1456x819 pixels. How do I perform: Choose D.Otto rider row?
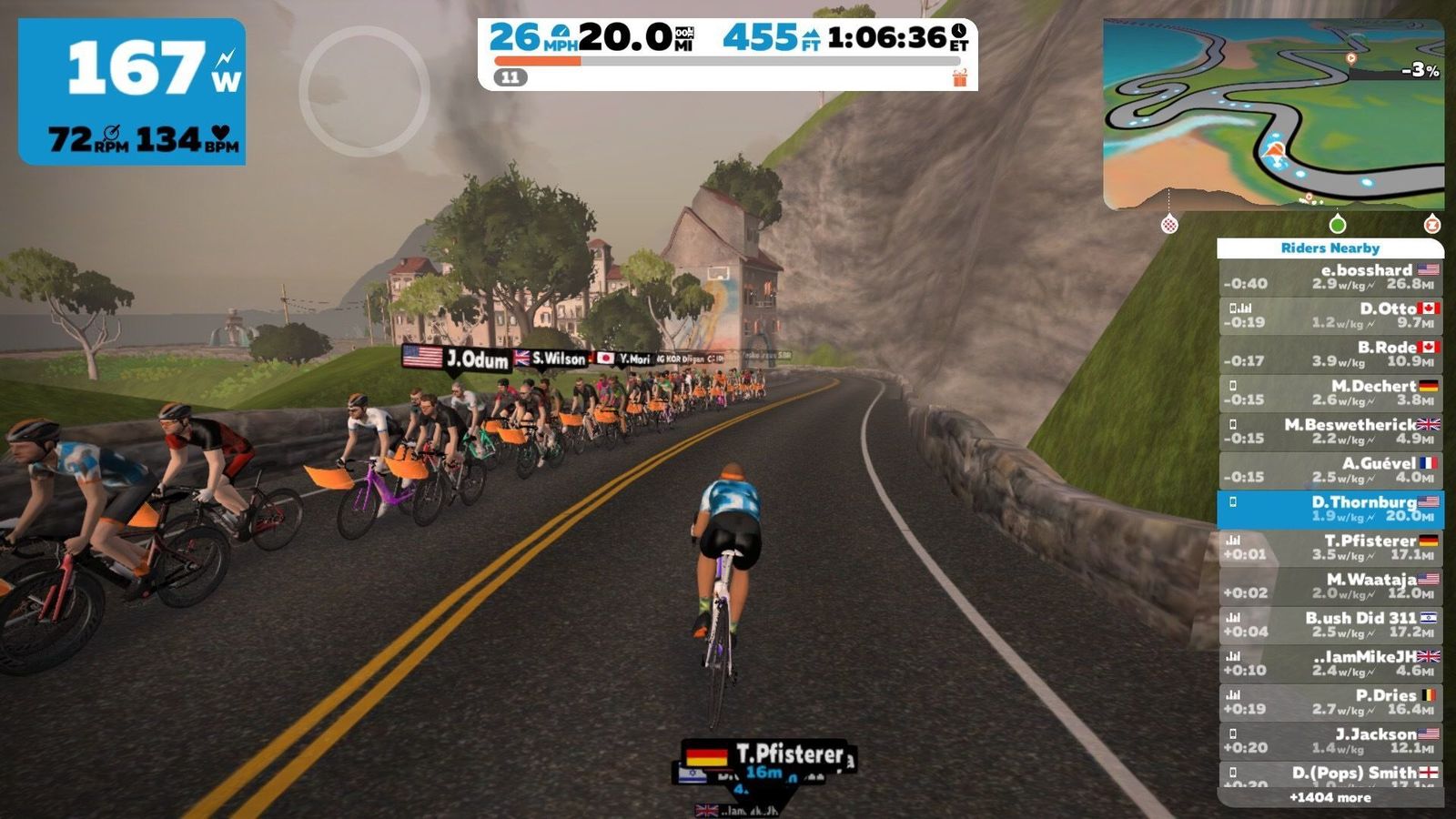coord(1330,315)
